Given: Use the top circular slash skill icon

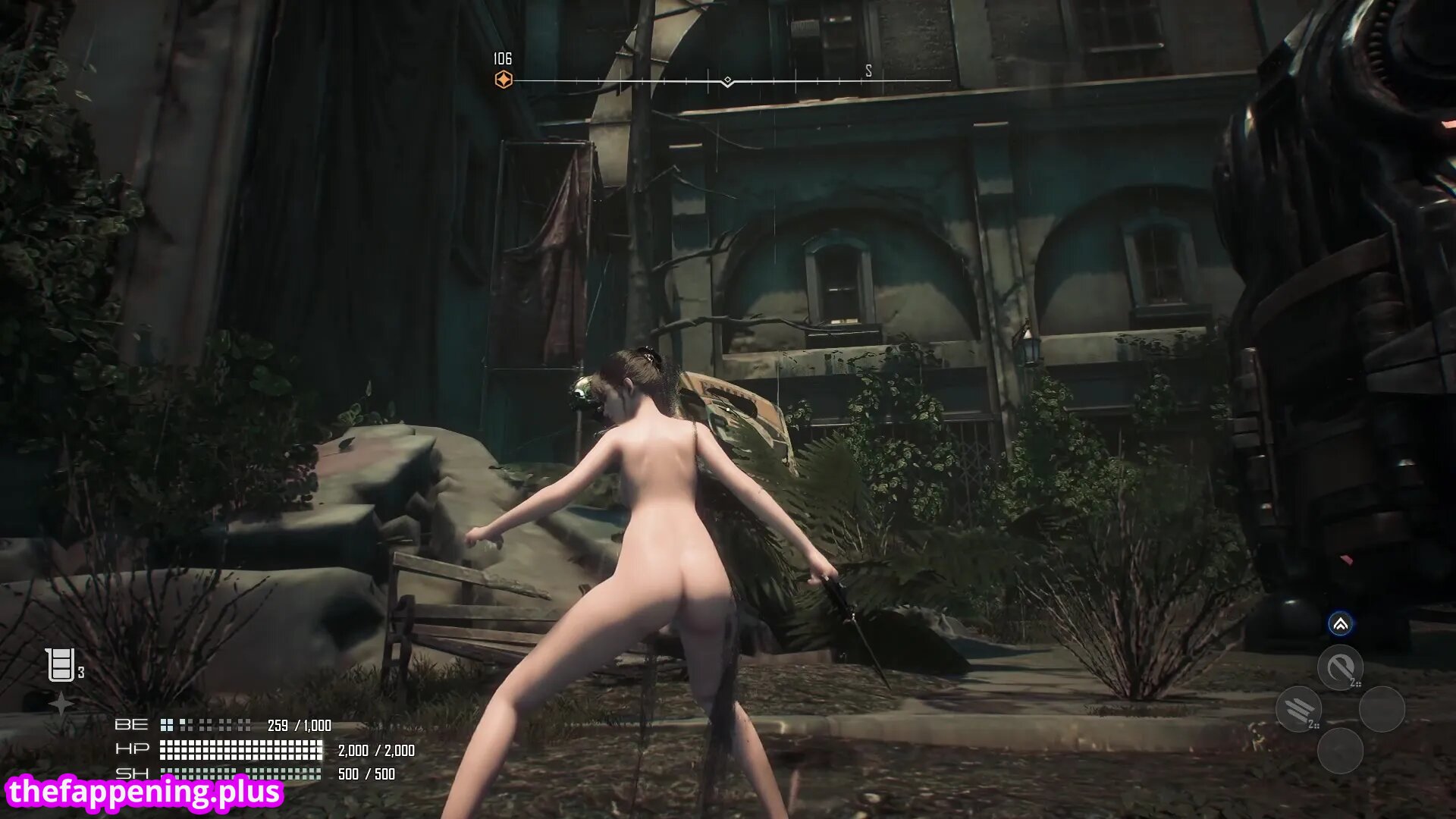Looking at the screenshot, I should (1339, 667).
